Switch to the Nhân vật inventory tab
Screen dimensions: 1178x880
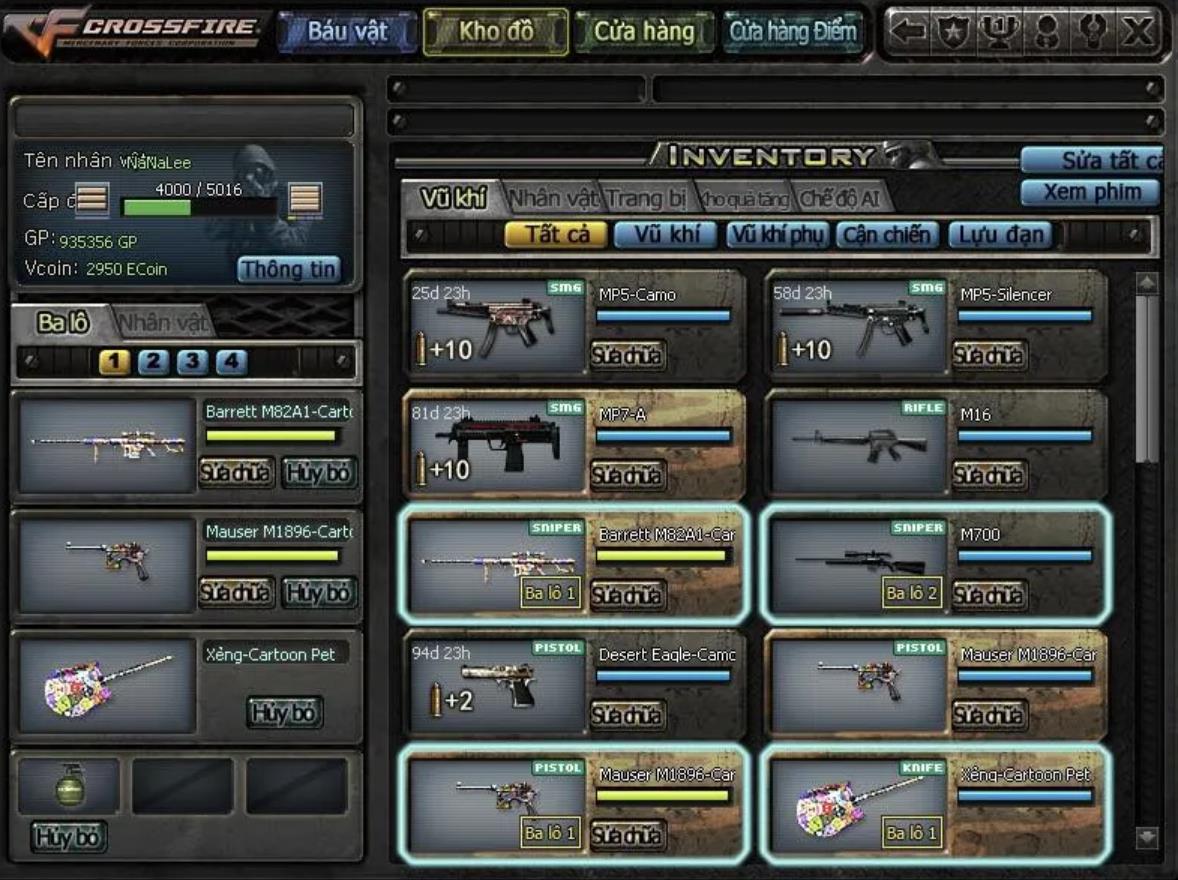click(553, 198)
